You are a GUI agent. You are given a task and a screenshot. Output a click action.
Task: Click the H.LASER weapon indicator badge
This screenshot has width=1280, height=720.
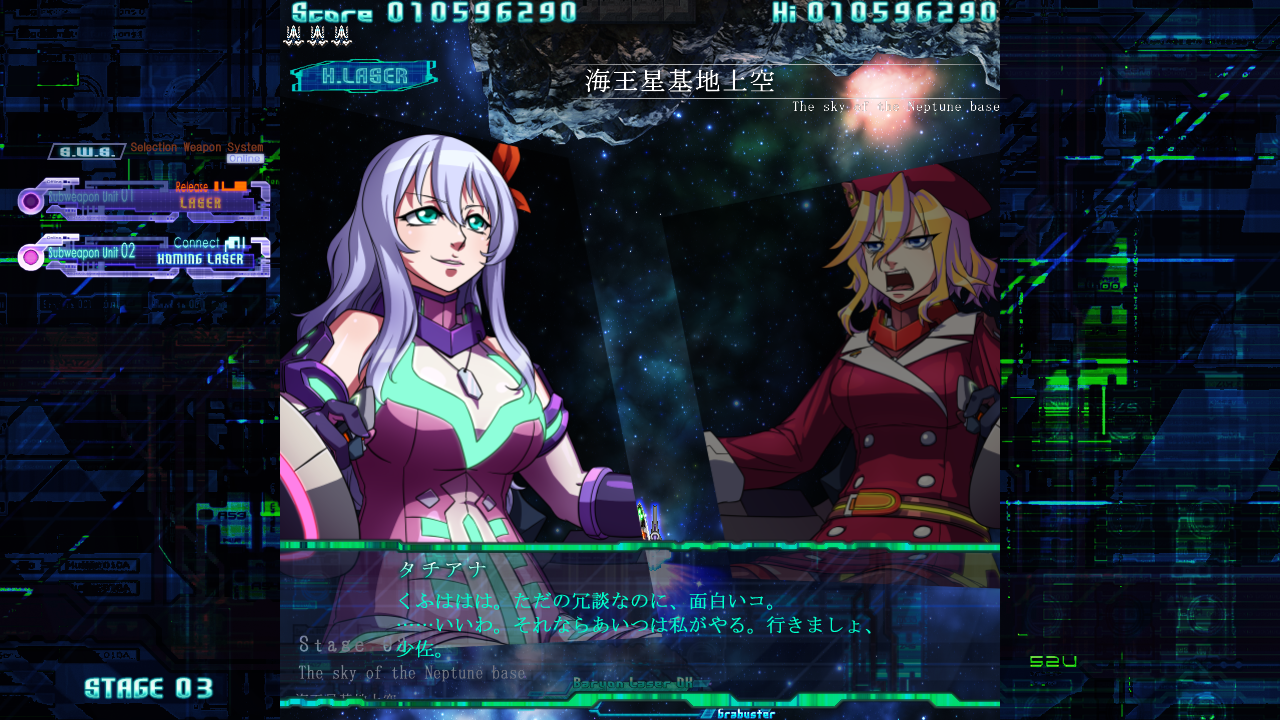coord(363,74)
